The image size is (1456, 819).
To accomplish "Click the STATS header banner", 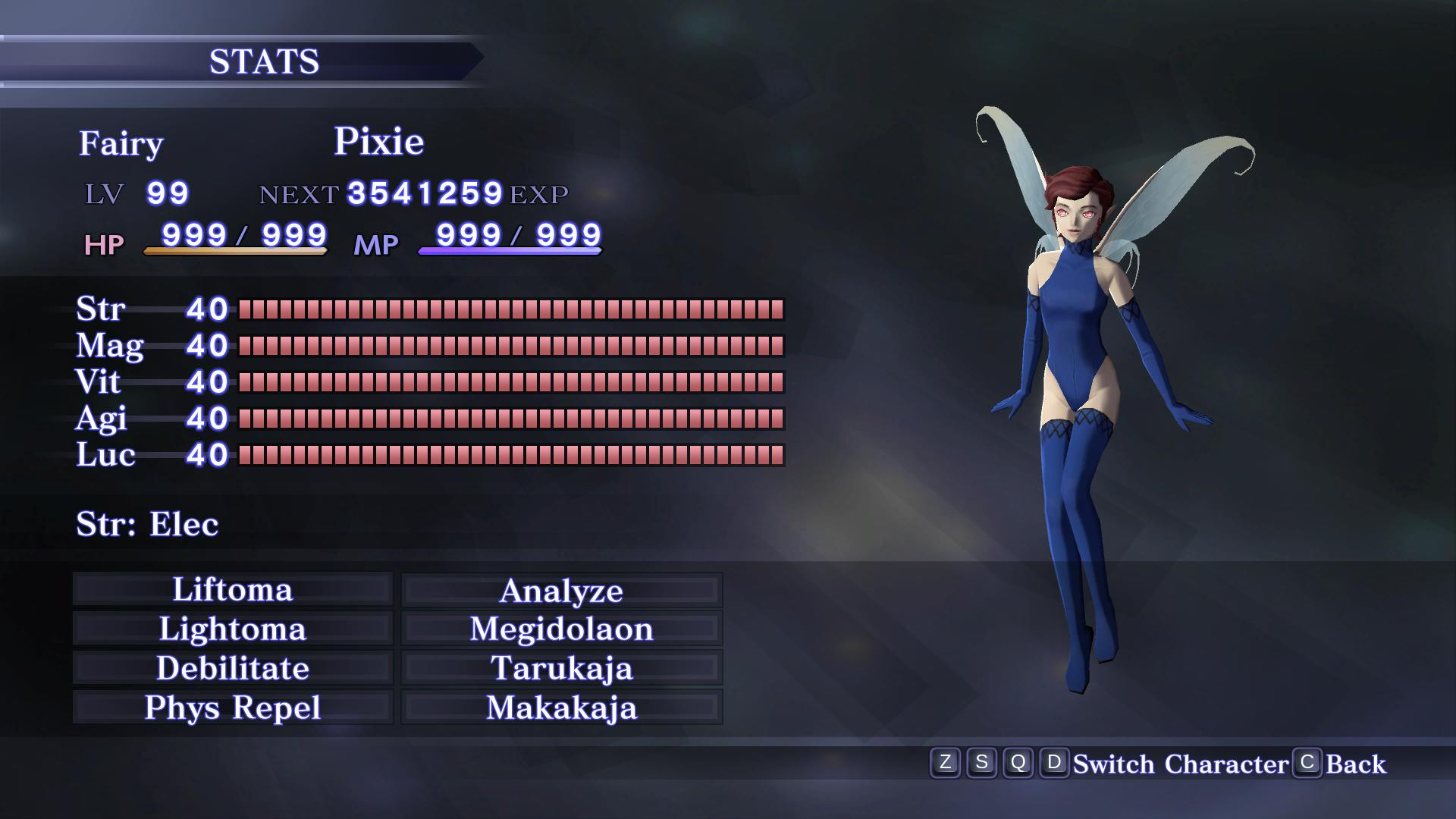I will pyautogui.click(x=265, y=61).
